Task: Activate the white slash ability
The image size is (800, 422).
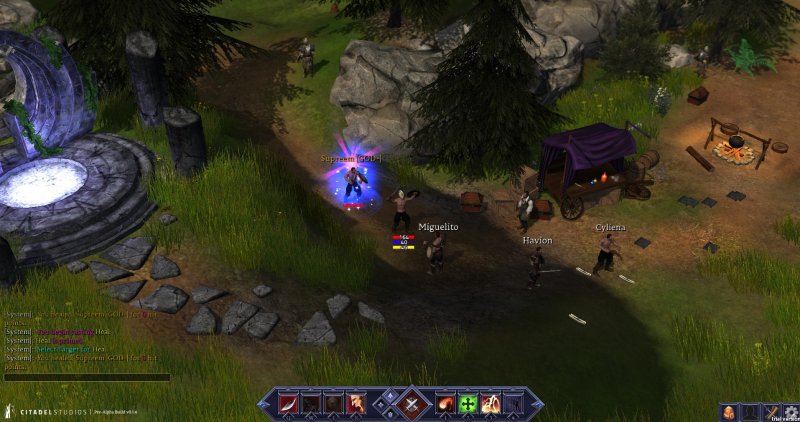Action: pyautogui.click(x=290, y=404)
